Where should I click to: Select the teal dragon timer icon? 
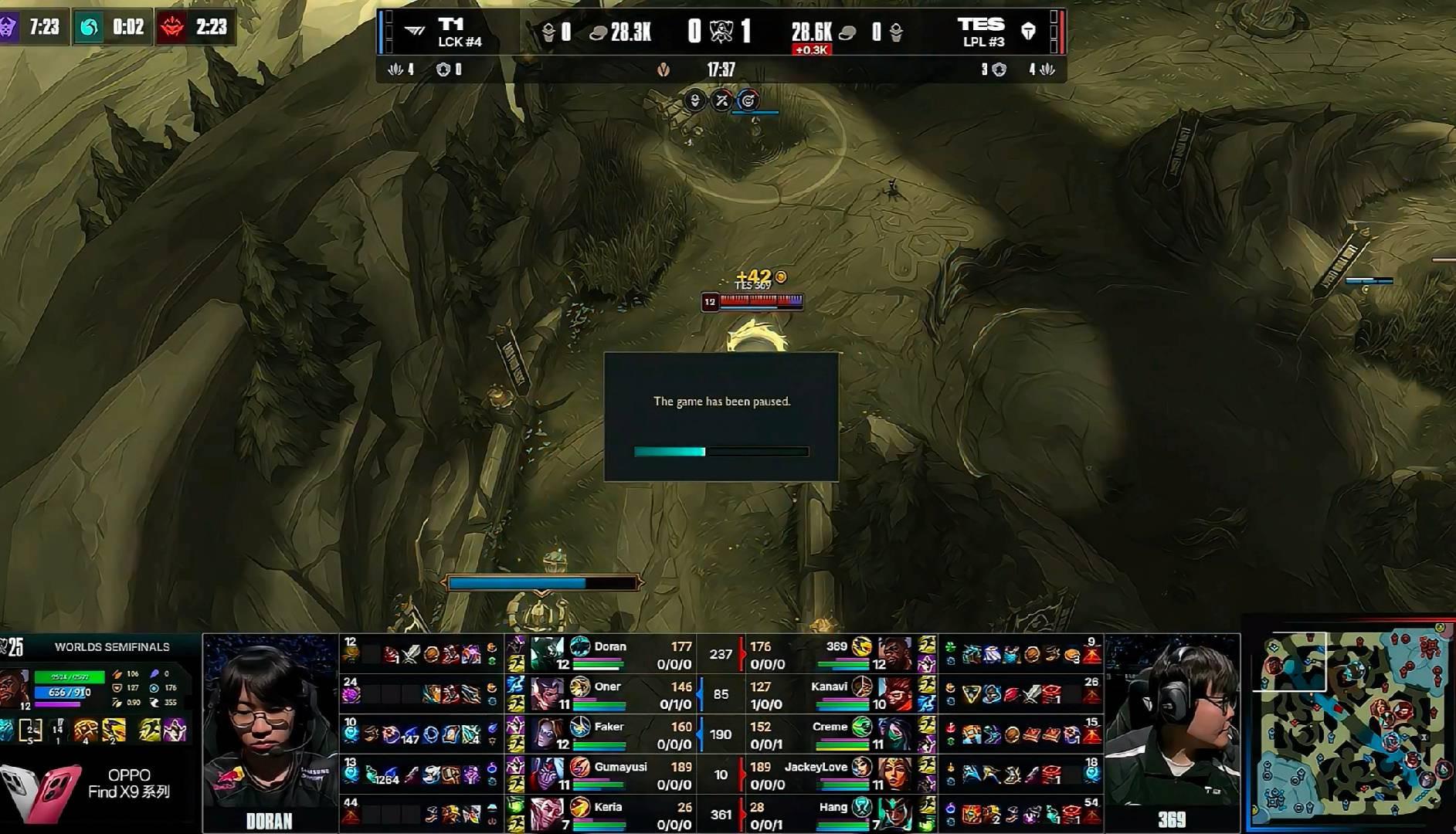pos(89,28)
